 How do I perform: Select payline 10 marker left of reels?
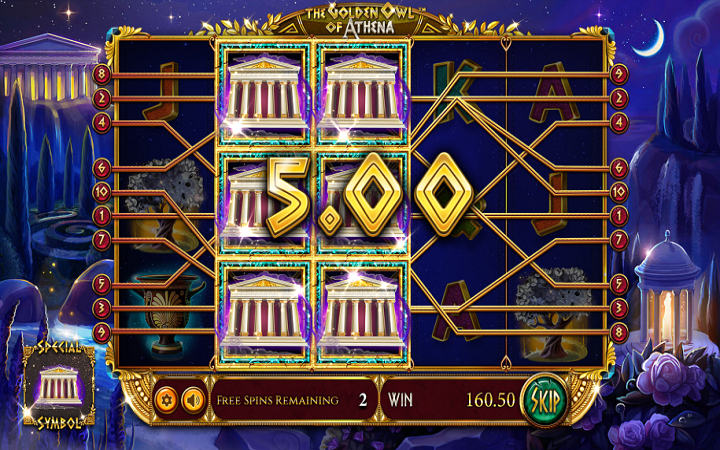pyautogui.click(x=102, y=191)
